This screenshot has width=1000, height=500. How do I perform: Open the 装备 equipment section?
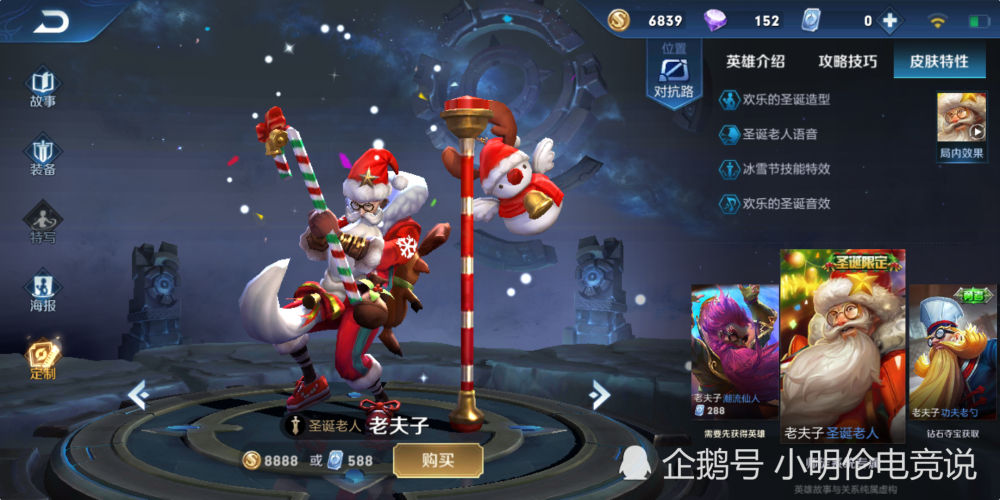42,155
